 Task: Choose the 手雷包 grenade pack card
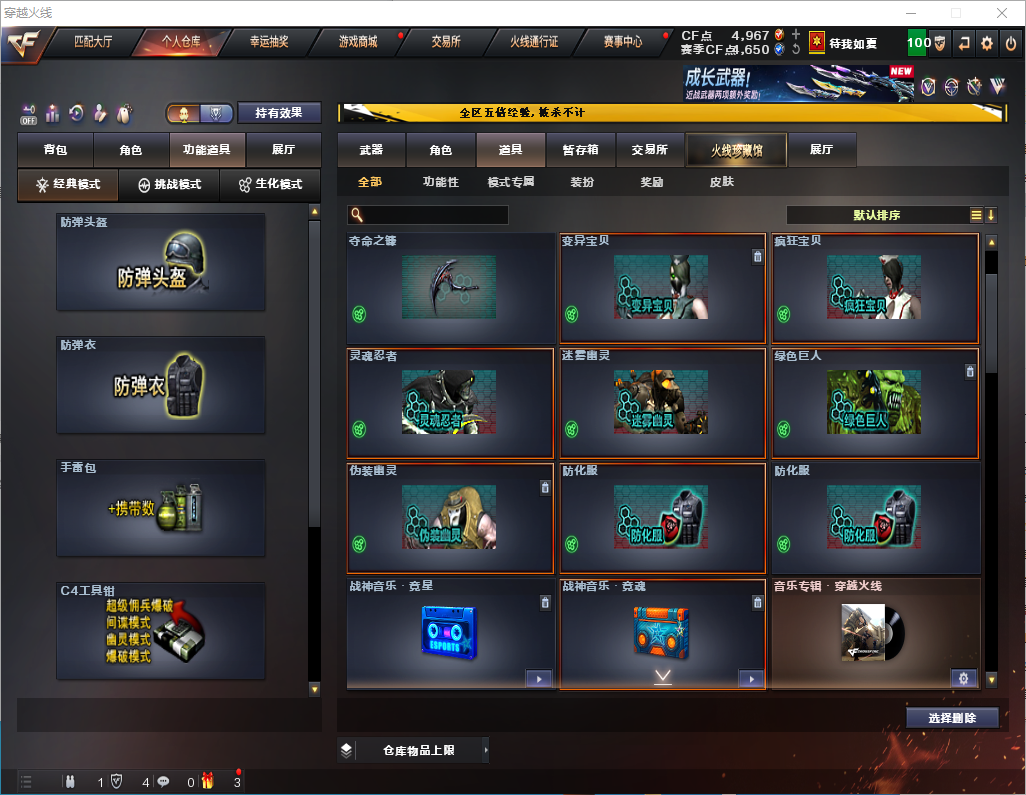tap(161, 508)
